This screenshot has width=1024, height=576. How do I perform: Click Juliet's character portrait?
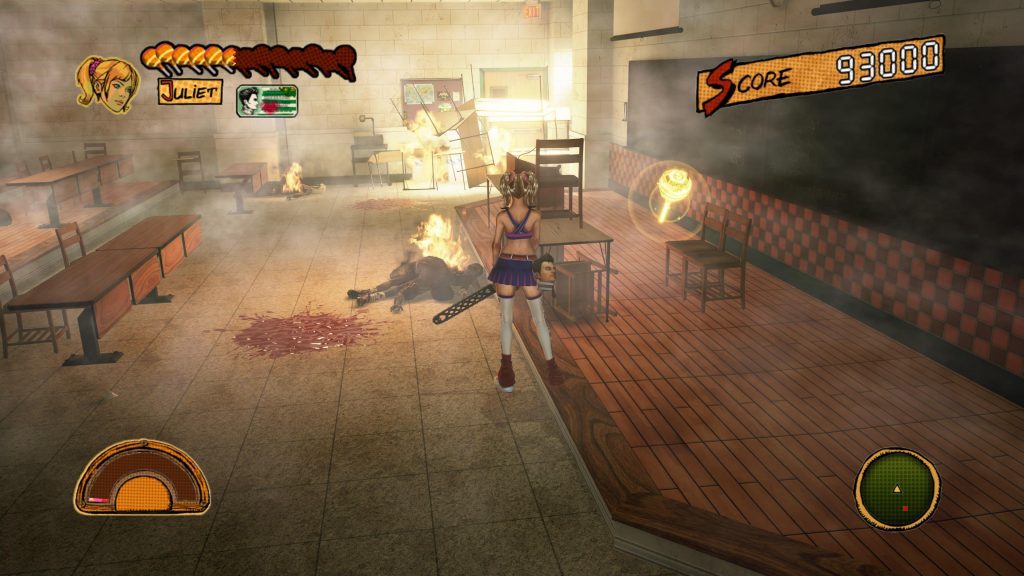pyautogui.click(x=107, y=83)
